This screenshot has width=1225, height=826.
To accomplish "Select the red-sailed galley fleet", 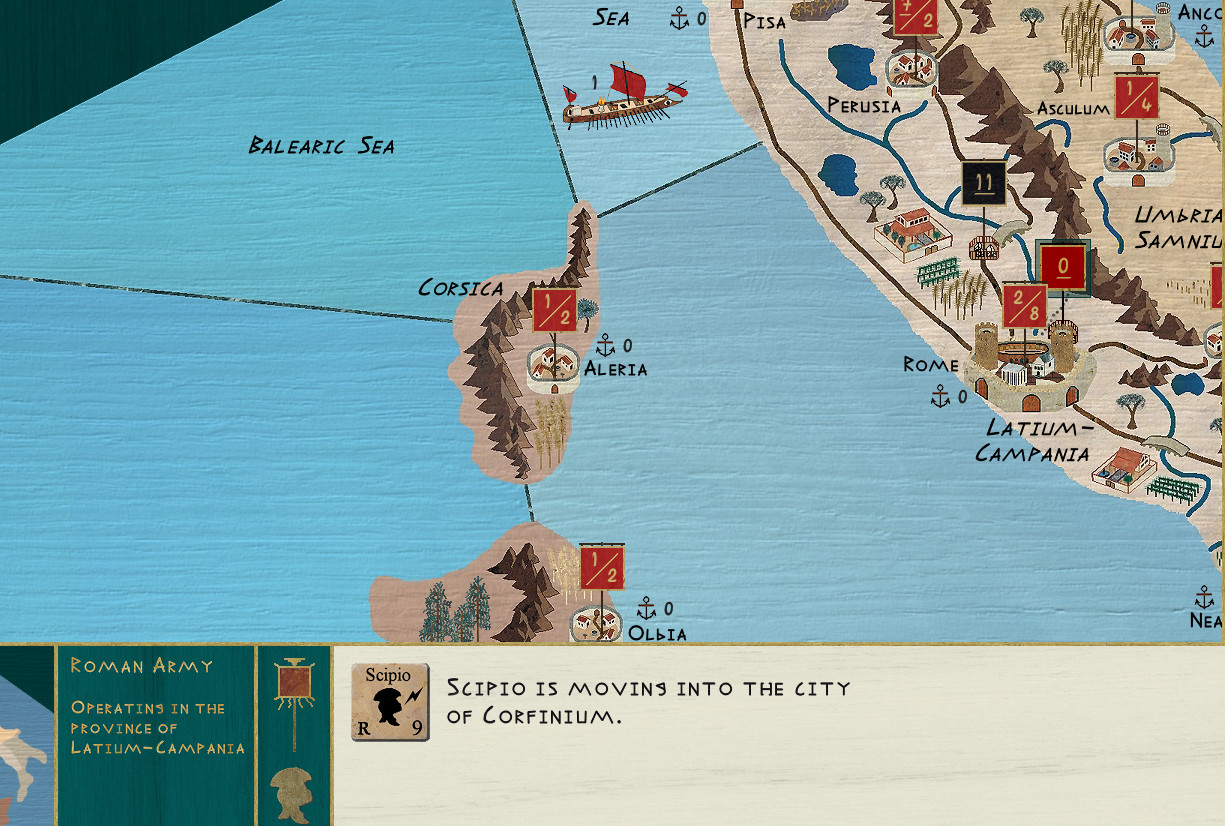I will tap(622, 98).
